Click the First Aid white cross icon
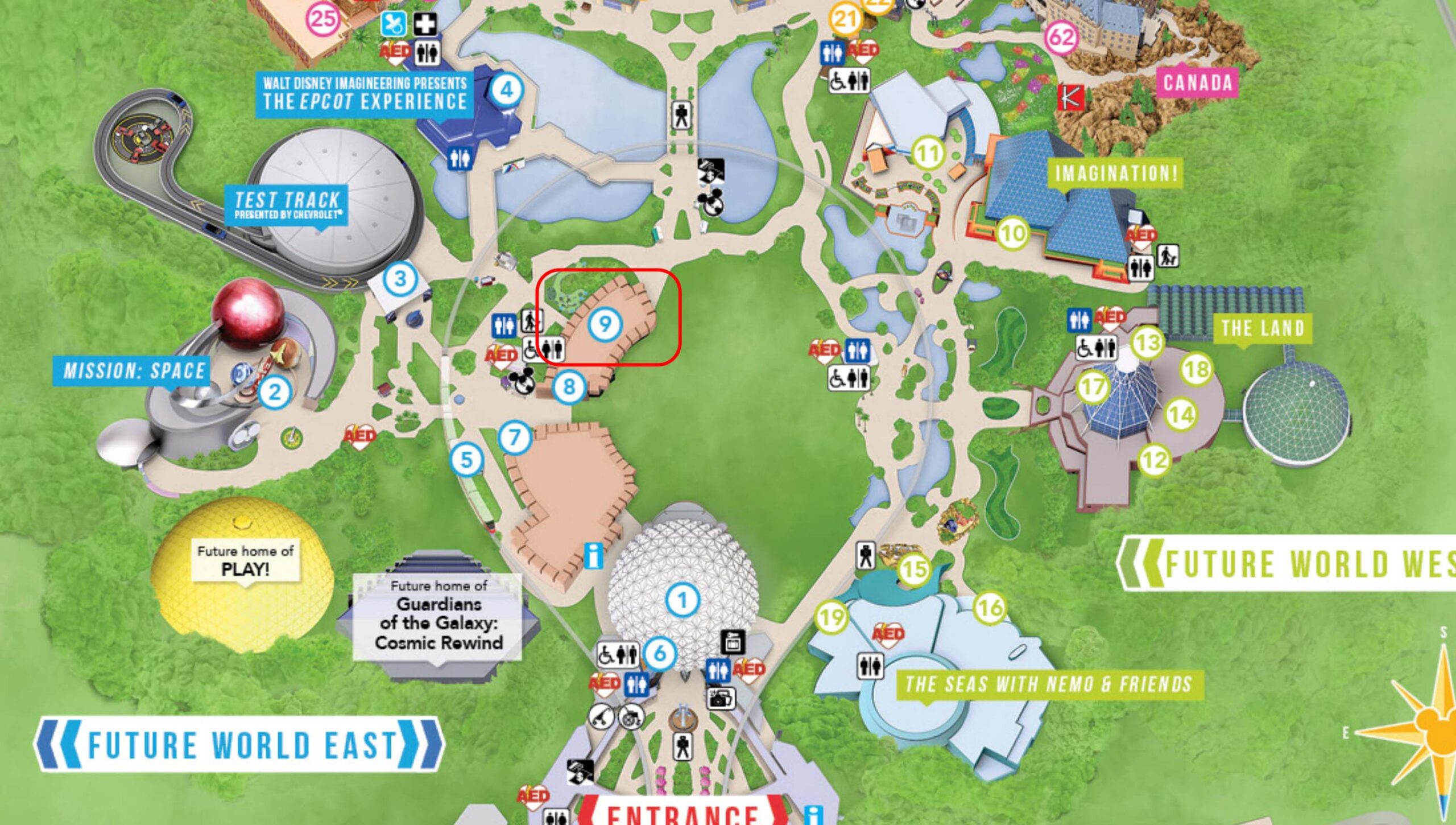The image size is (1456, 825). coord(424,24)
